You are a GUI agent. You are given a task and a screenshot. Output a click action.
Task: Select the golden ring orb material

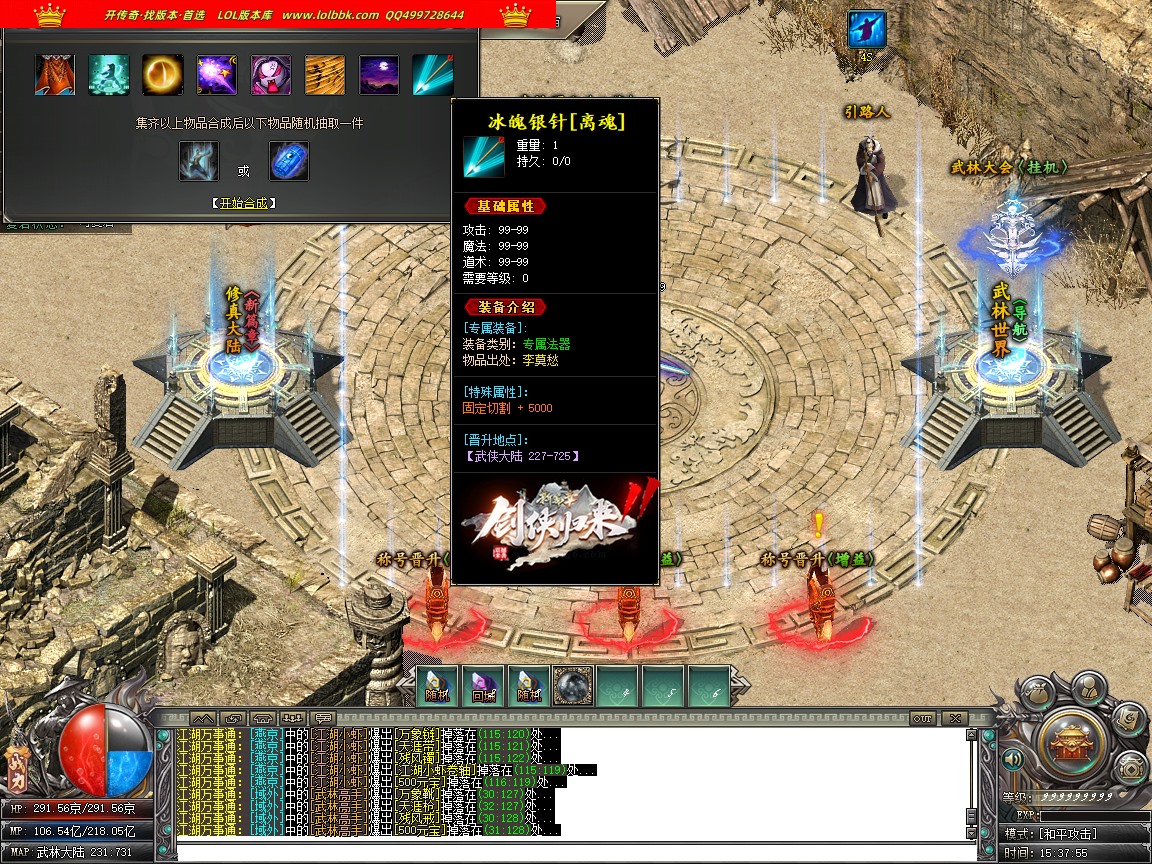[x=162, y=75]
